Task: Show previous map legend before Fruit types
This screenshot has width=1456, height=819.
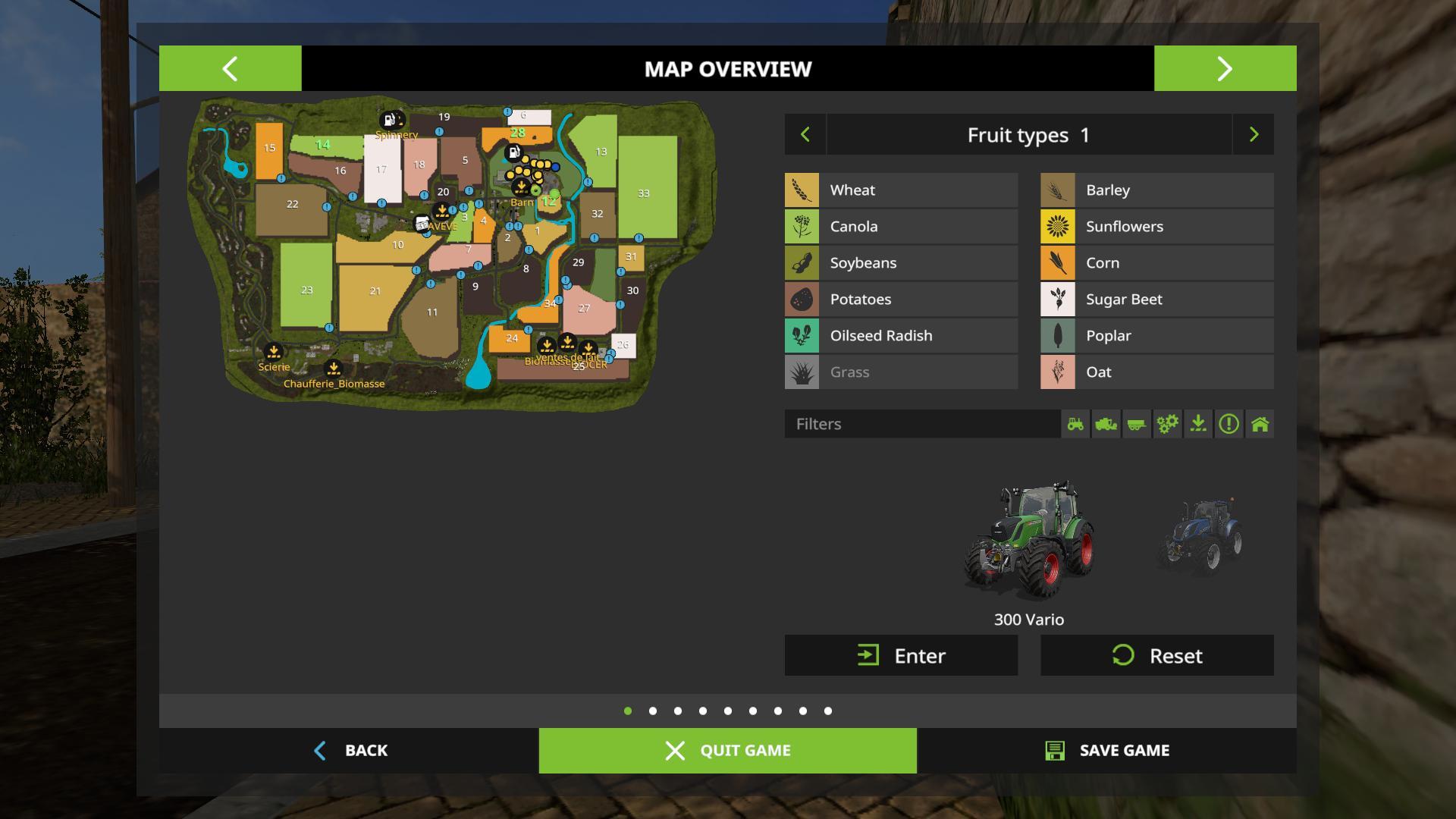Action: (805, 135)
